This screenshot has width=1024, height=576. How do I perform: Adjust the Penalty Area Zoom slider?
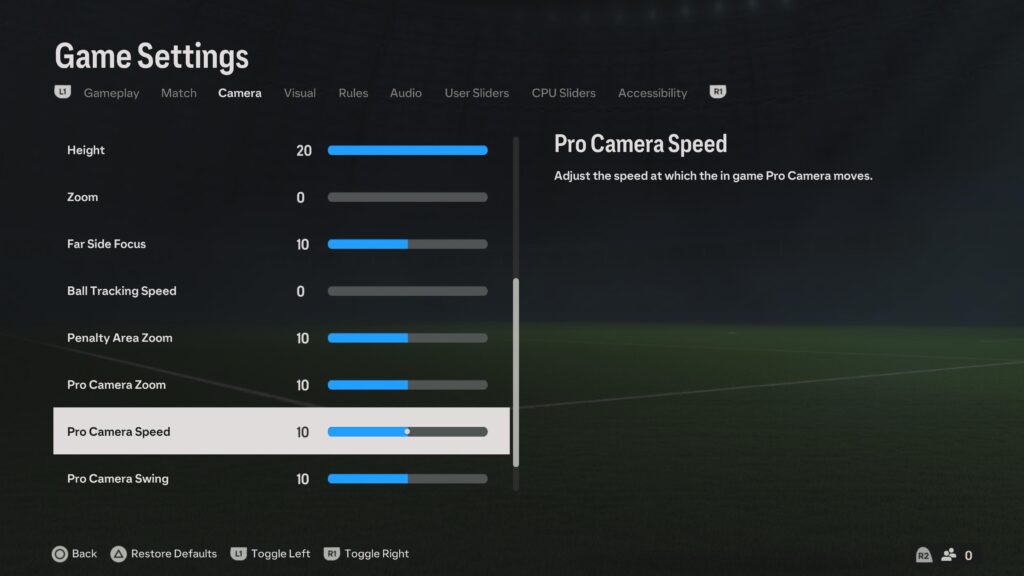pyautogui.click(x=407, y=338)
